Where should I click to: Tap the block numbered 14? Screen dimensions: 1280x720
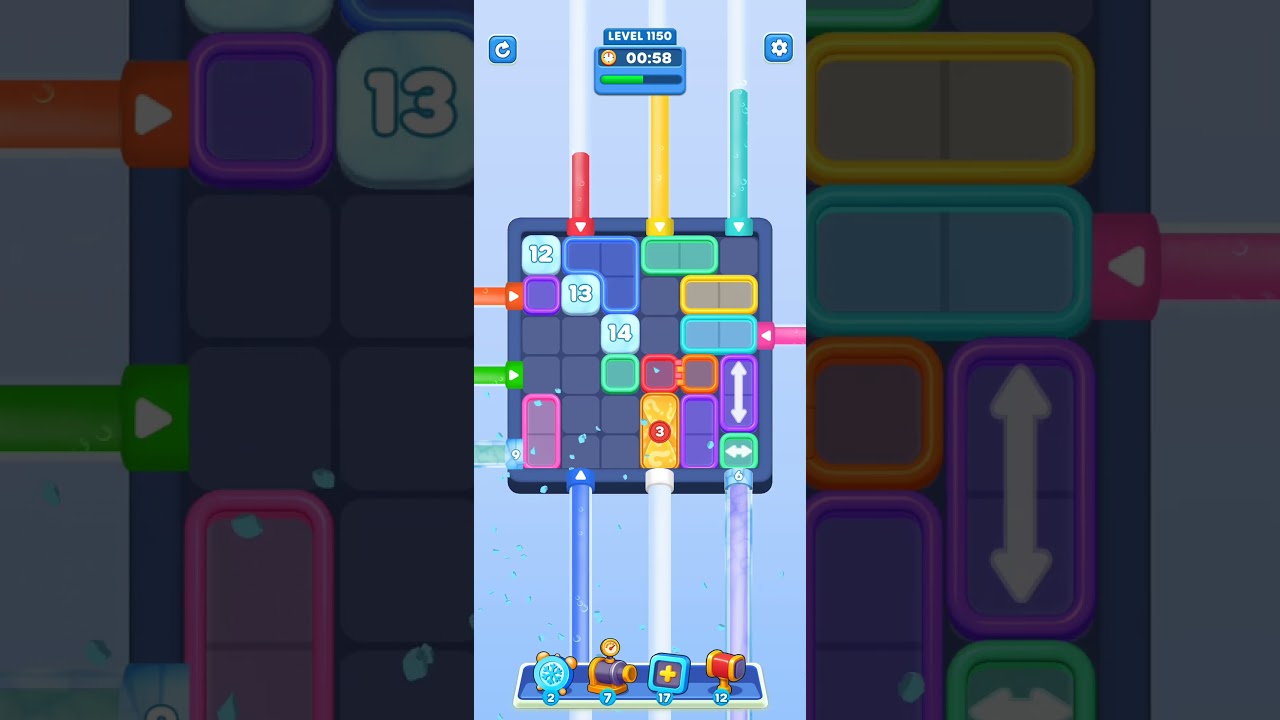point(619,333)
